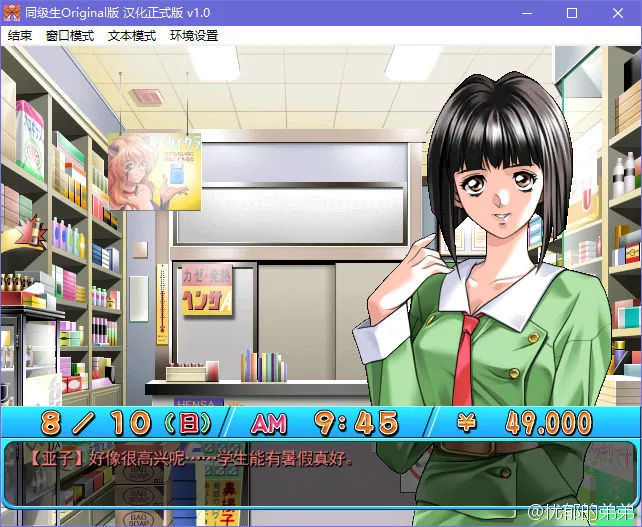Close the game window
Screen dimensions: 642x527
tap(619, 13)
